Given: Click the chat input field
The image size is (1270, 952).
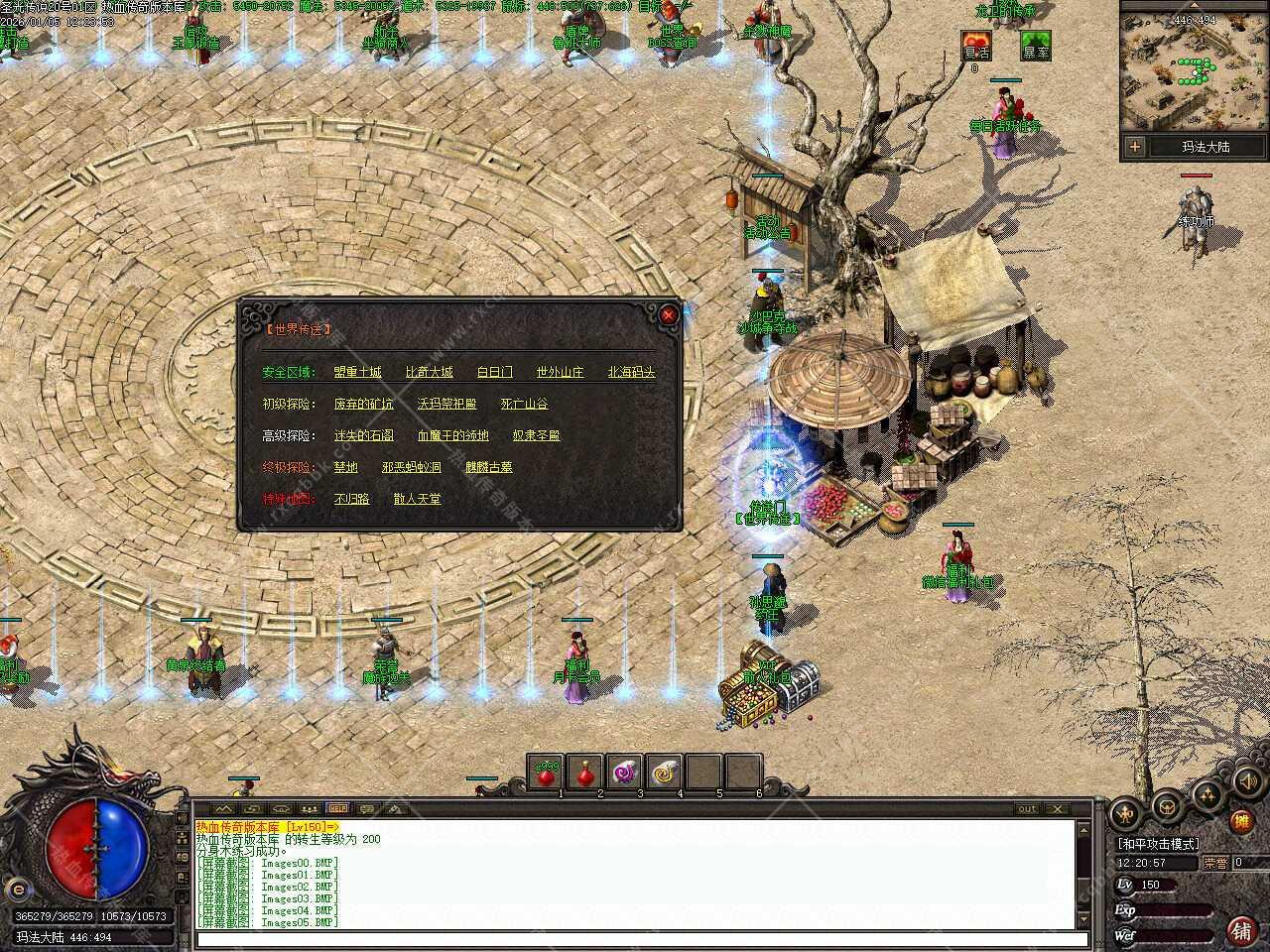Looking at the screenshot, I should click(635, 939).
